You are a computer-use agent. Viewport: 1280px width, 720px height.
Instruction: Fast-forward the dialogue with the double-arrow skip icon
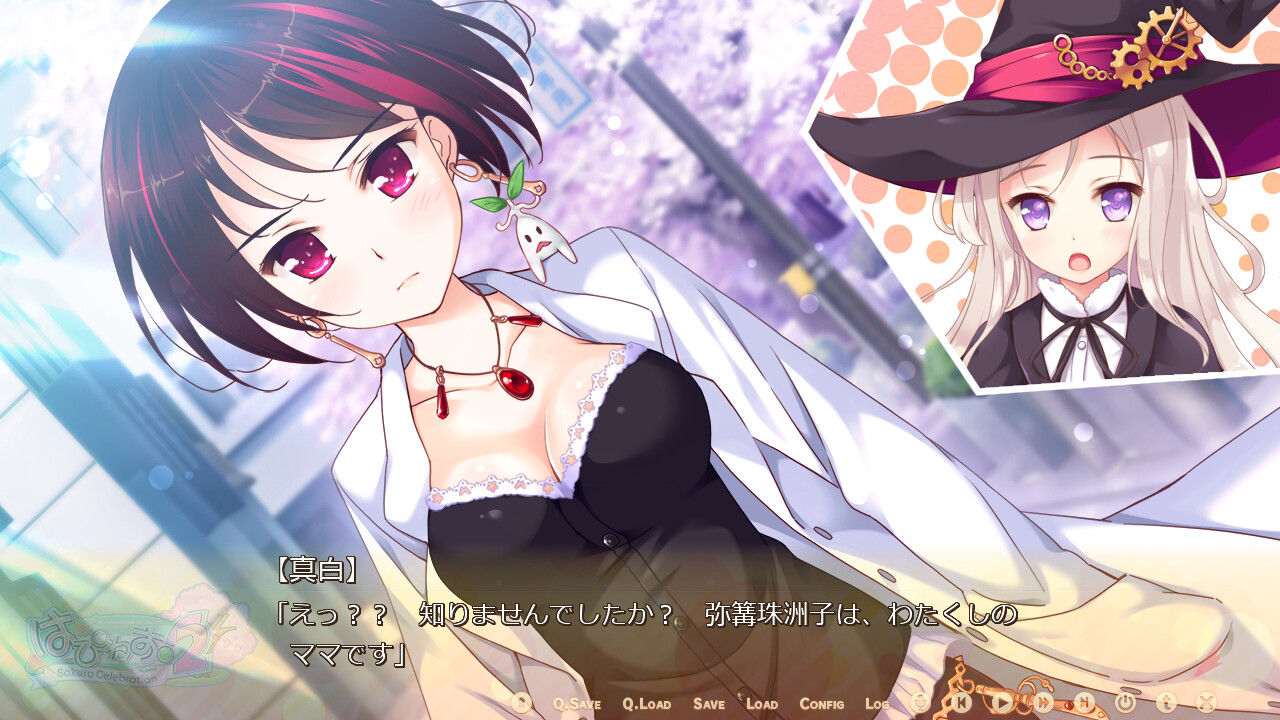pos(1044,701)
